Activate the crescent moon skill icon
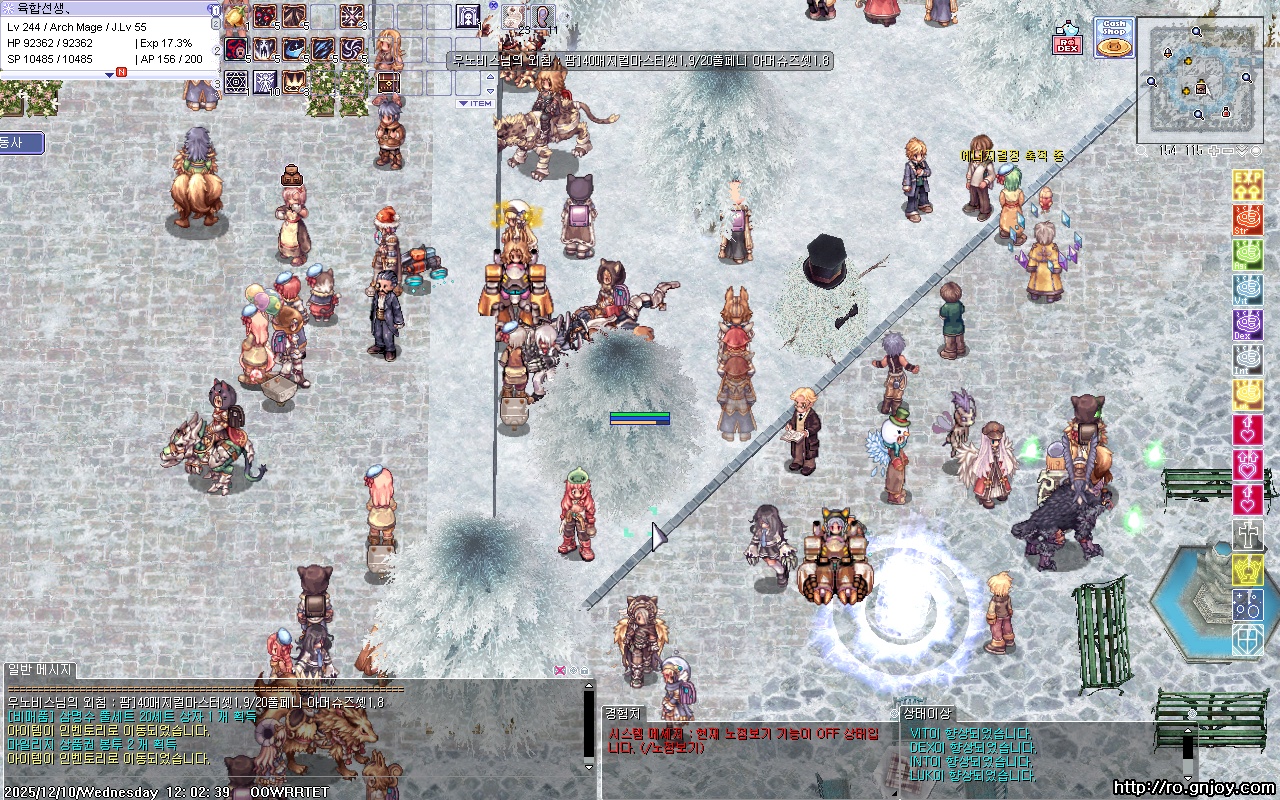 pos(294,48)
